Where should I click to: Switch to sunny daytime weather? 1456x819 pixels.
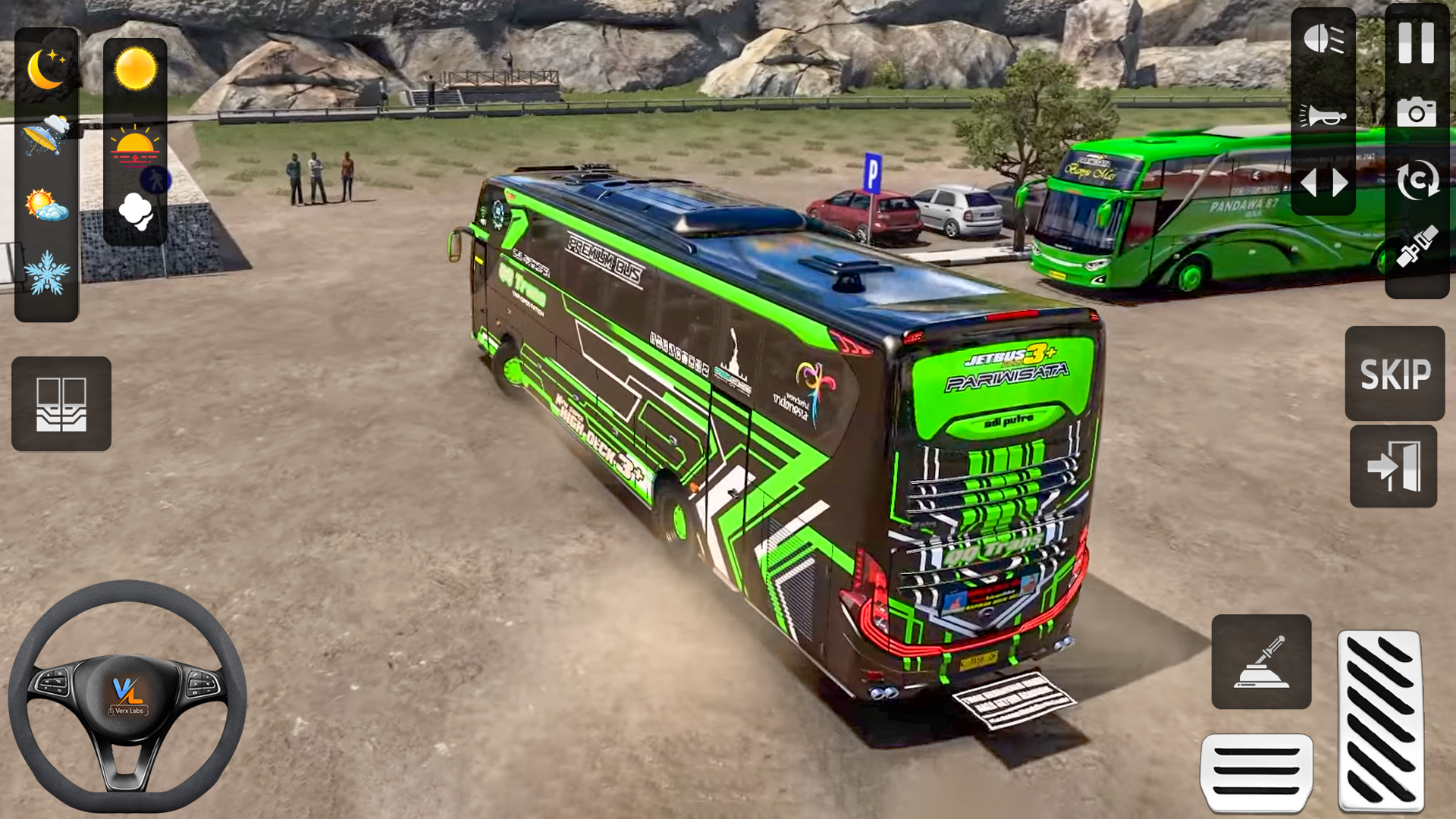coord(136,68)
